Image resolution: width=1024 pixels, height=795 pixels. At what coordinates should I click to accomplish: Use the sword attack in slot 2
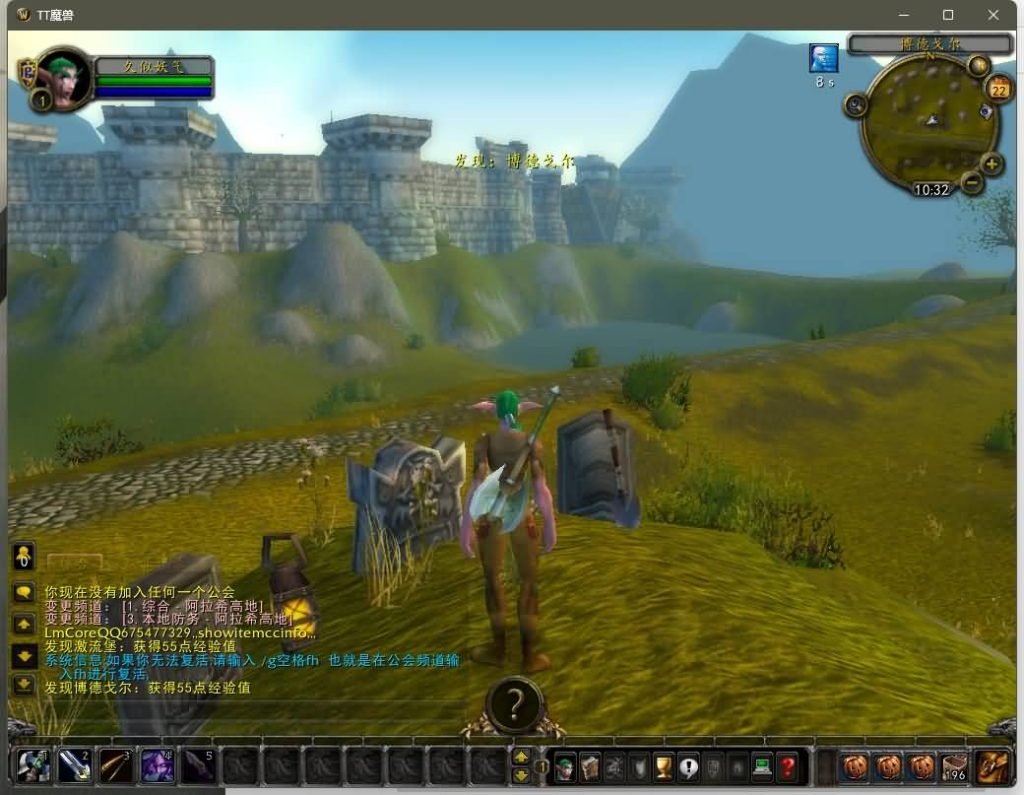[75, 767]
